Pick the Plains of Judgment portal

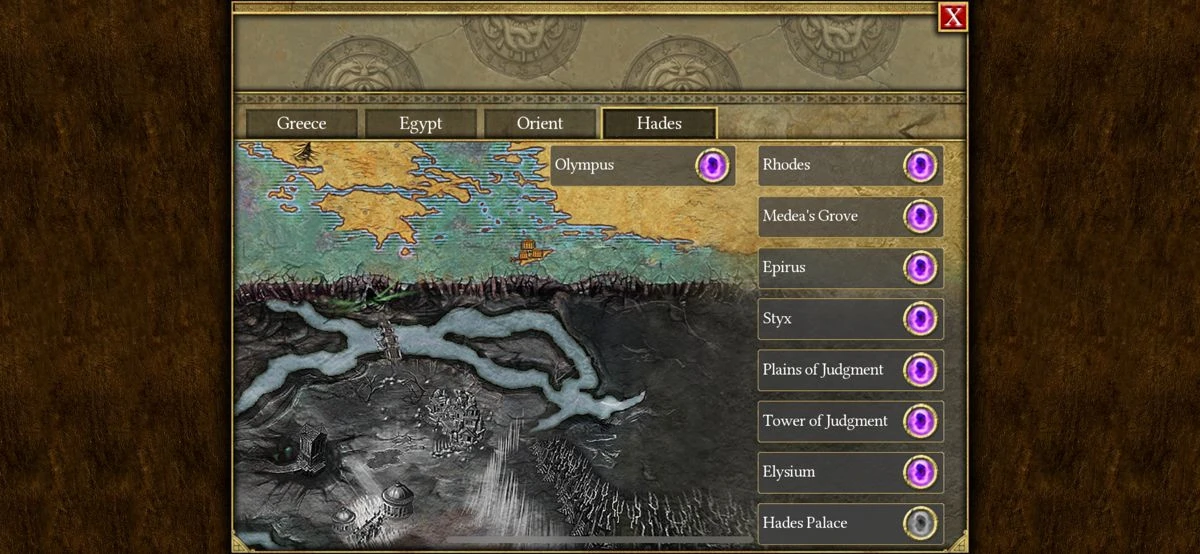click(850, 370)
